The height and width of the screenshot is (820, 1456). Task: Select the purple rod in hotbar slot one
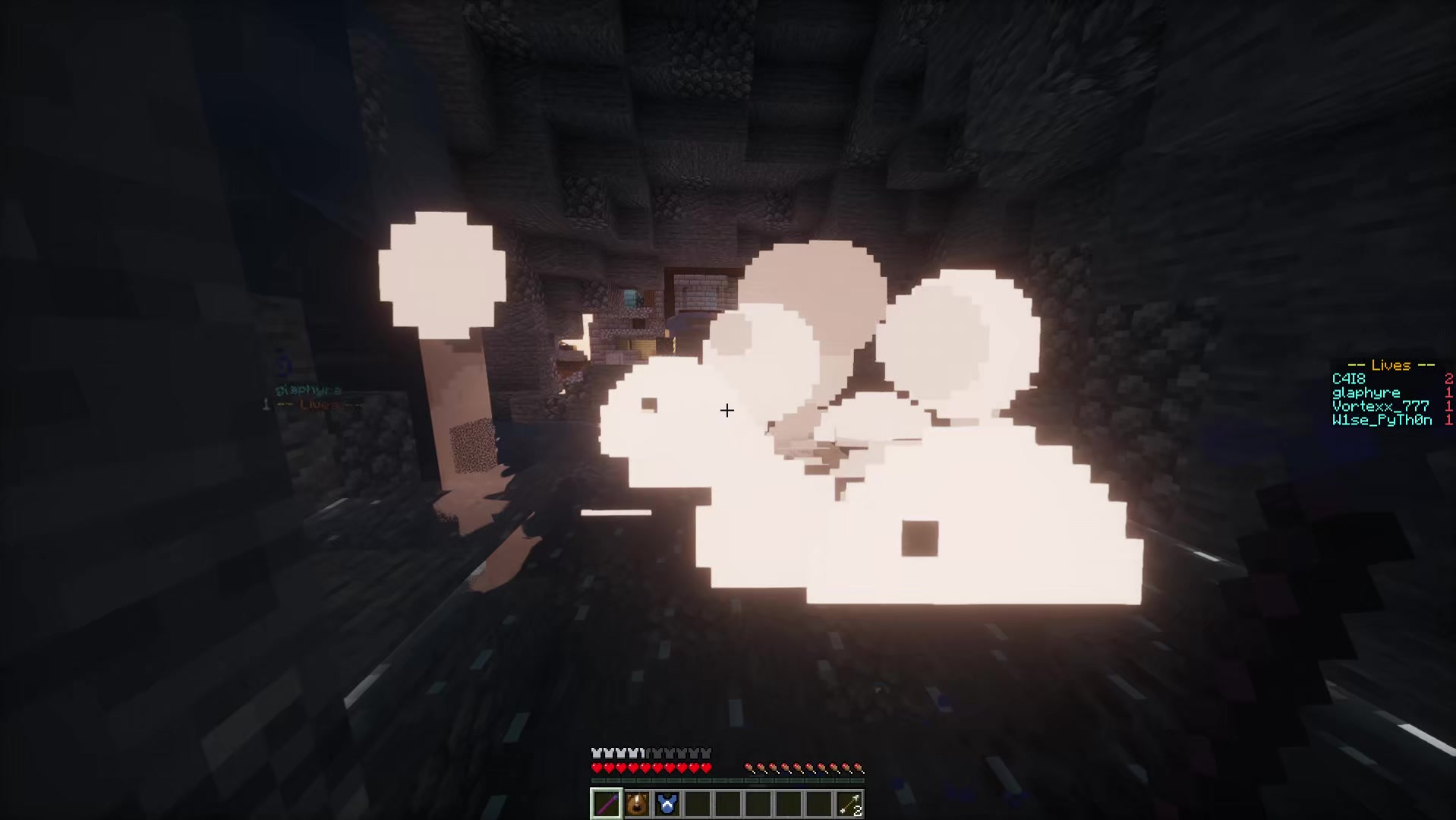(x=607, y=803)
